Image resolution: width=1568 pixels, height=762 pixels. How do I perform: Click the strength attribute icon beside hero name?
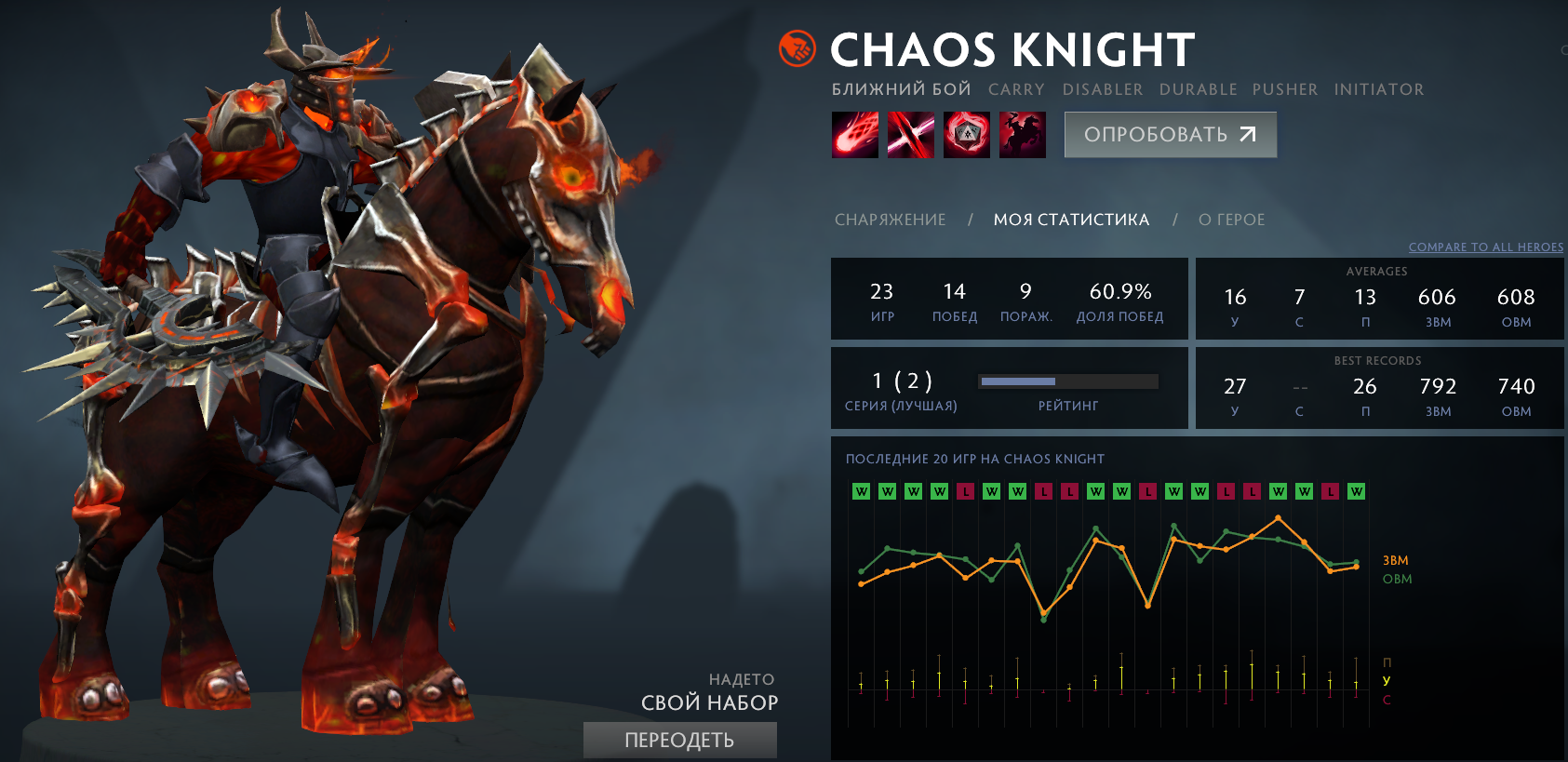(x=797, y=49)
